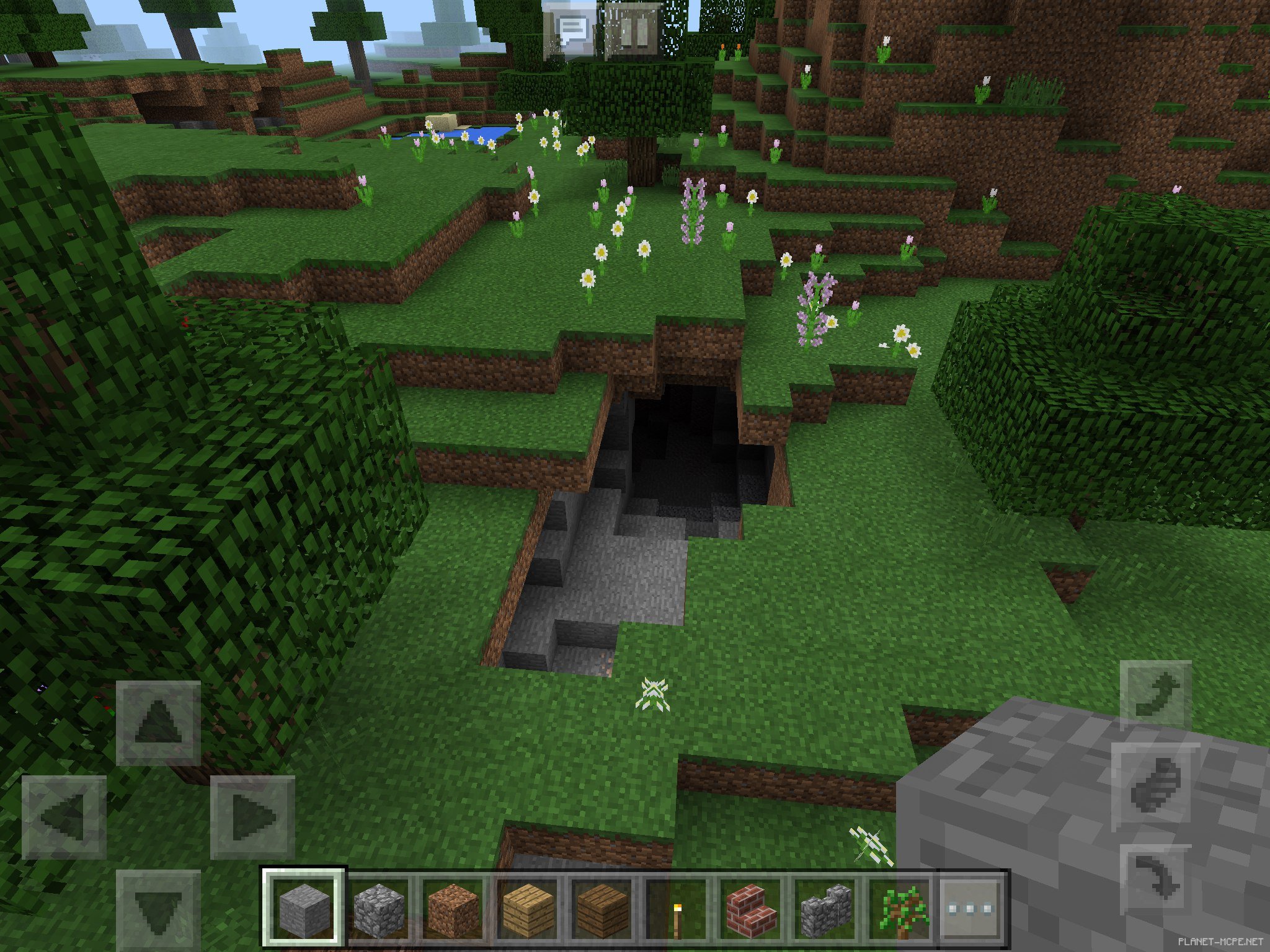Select the smooth stone block slot
The height and width of the screenshot is (952, 1270).
303,909
